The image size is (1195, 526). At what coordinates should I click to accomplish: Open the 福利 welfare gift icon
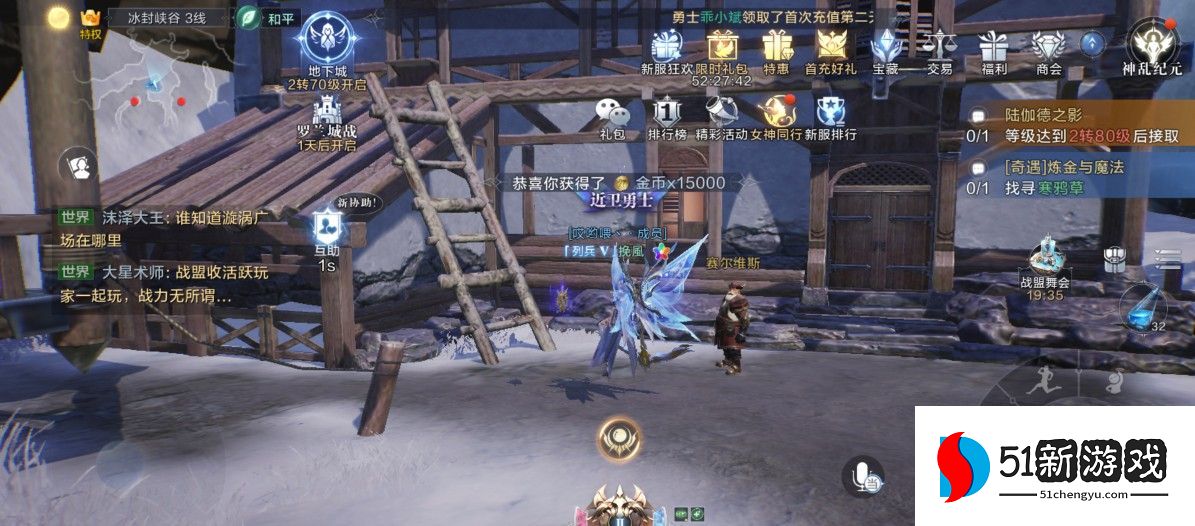994,46
